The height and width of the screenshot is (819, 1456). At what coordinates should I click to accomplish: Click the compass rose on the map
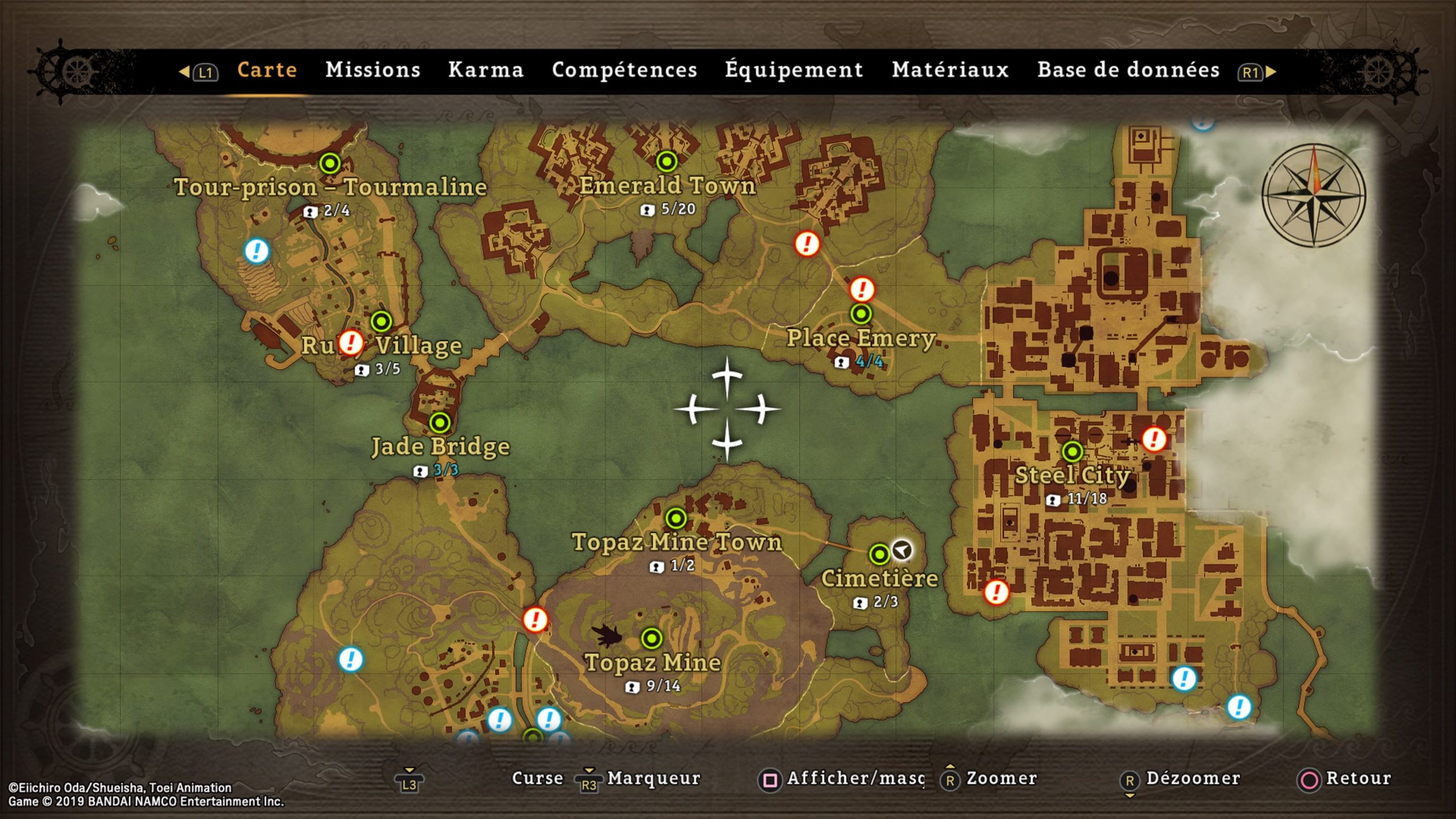coord(1313,195)
